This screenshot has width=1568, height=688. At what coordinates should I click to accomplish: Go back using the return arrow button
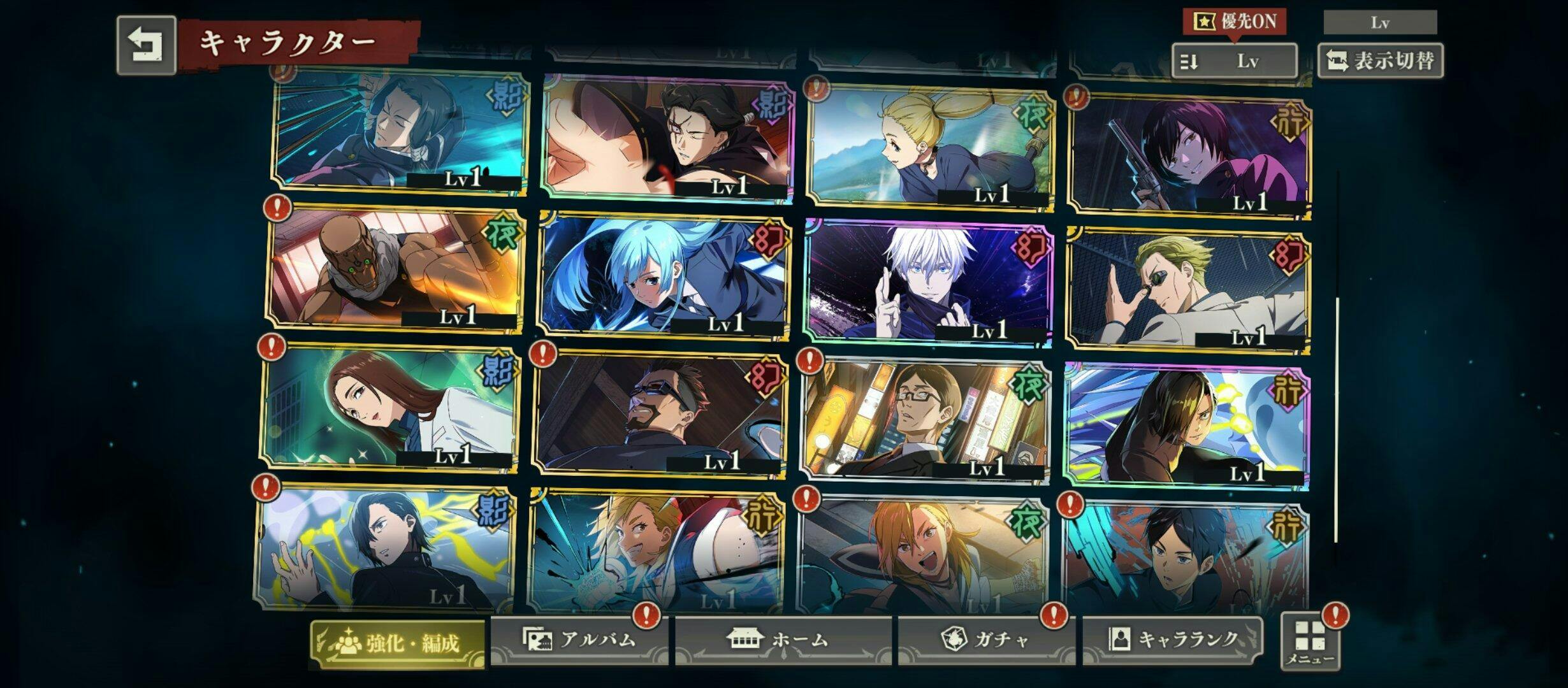(146, 46)
